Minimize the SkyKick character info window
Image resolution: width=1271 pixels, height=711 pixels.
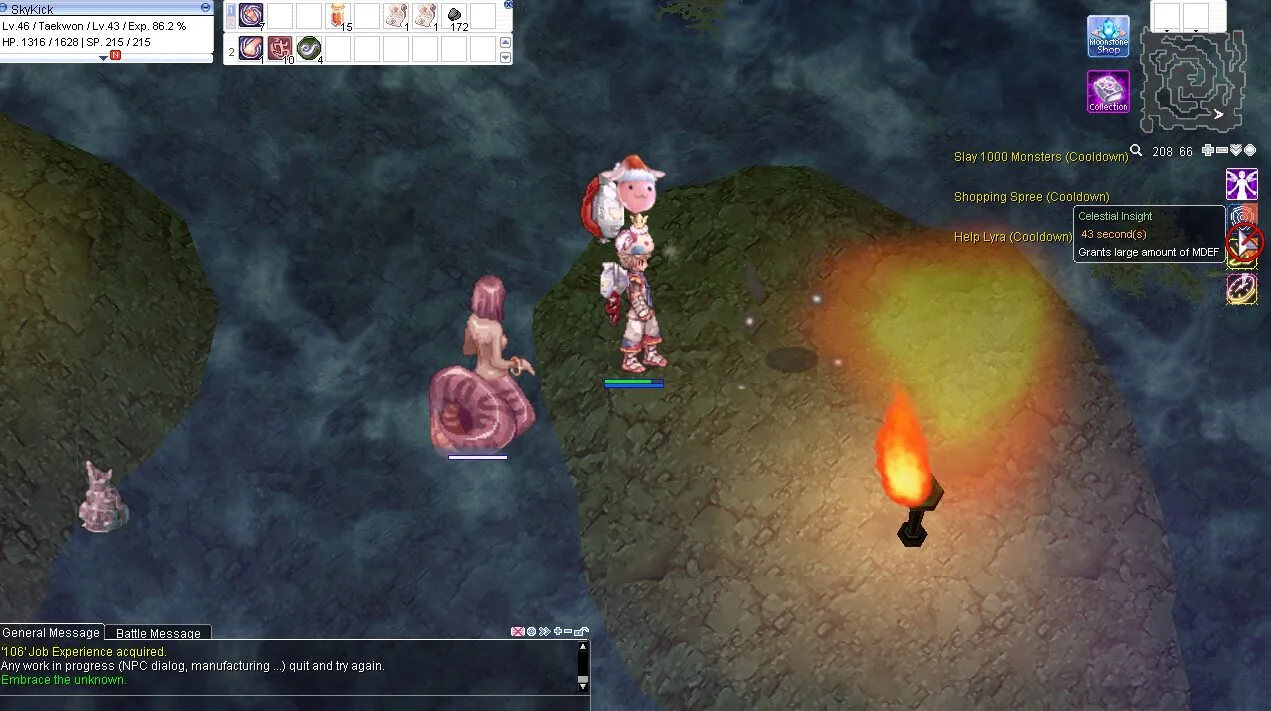[205, 8]
